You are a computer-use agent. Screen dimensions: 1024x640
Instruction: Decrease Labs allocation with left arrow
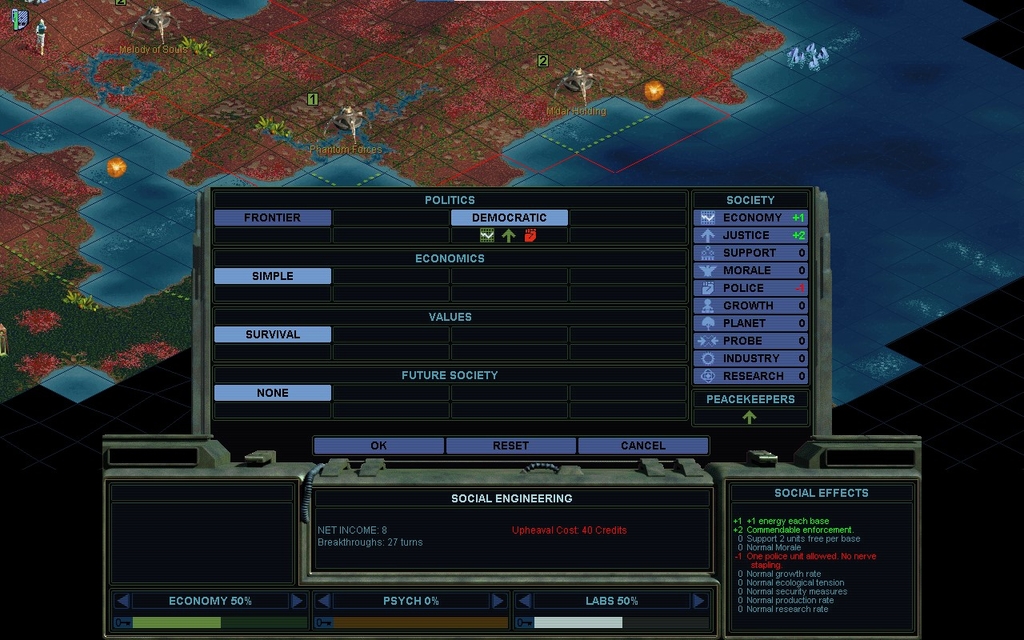click(524, 601)
